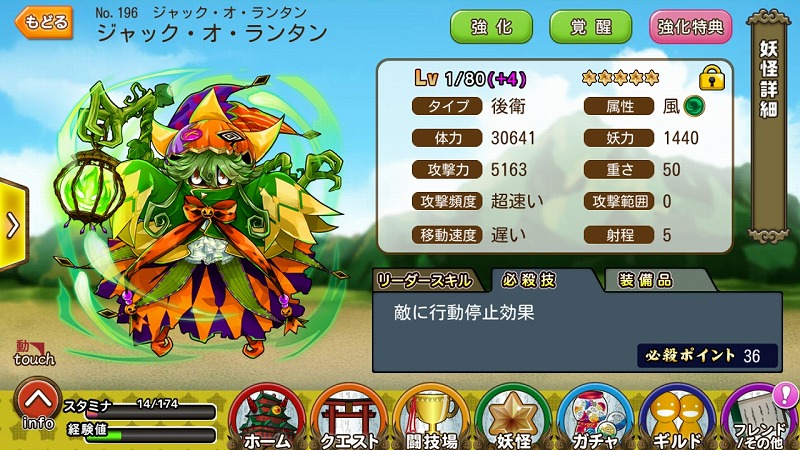
Task: Switch to the 装備品 tab
Action: (645, 280)
